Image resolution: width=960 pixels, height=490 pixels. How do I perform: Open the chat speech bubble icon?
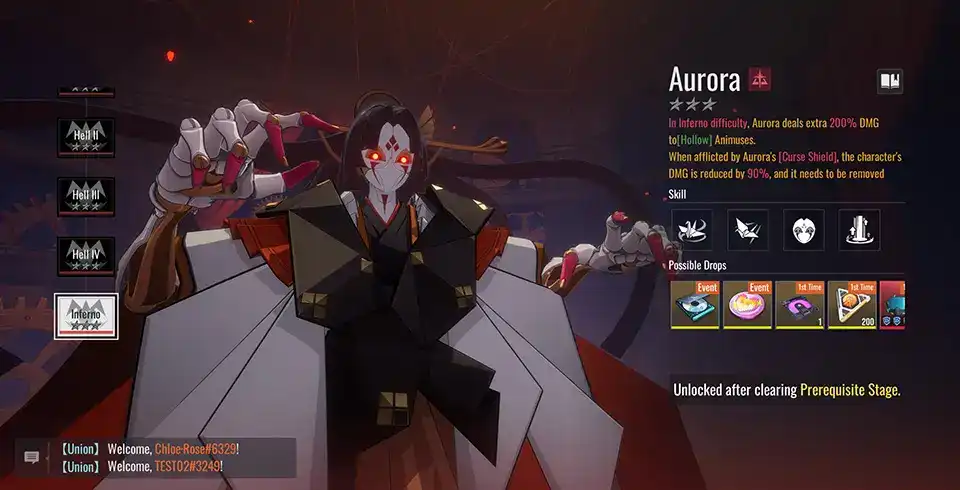(x=31, y=457)
